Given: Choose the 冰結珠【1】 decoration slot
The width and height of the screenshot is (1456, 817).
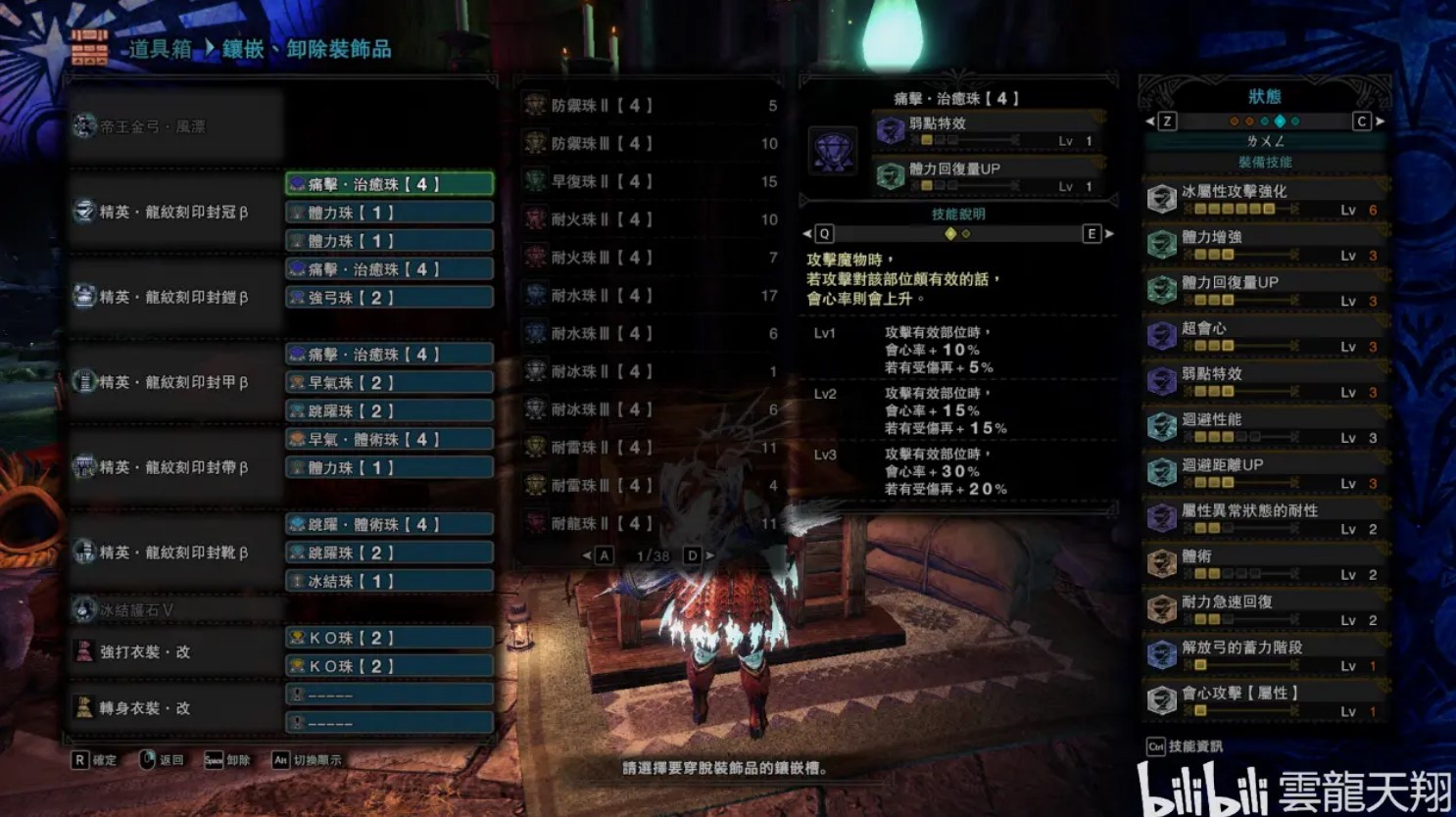Looking at the screenshot, I should pos(389,582).
